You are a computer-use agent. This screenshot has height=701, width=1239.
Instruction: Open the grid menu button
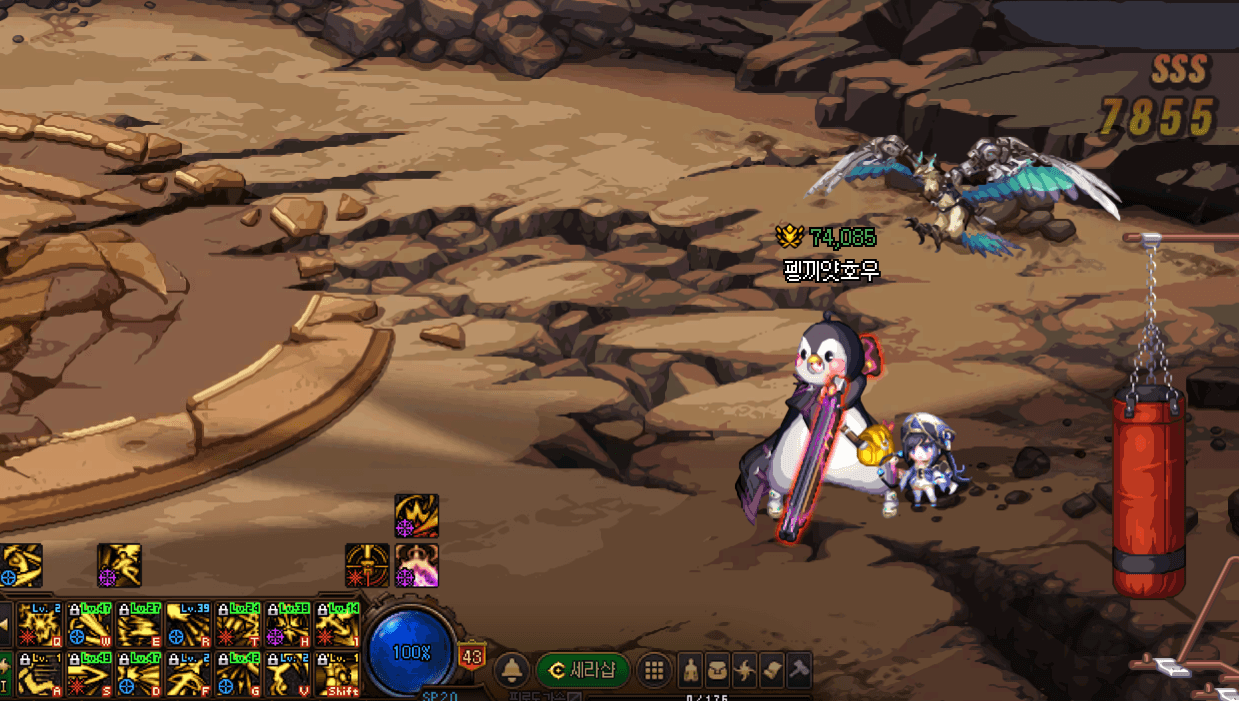[x=654, y=670]
